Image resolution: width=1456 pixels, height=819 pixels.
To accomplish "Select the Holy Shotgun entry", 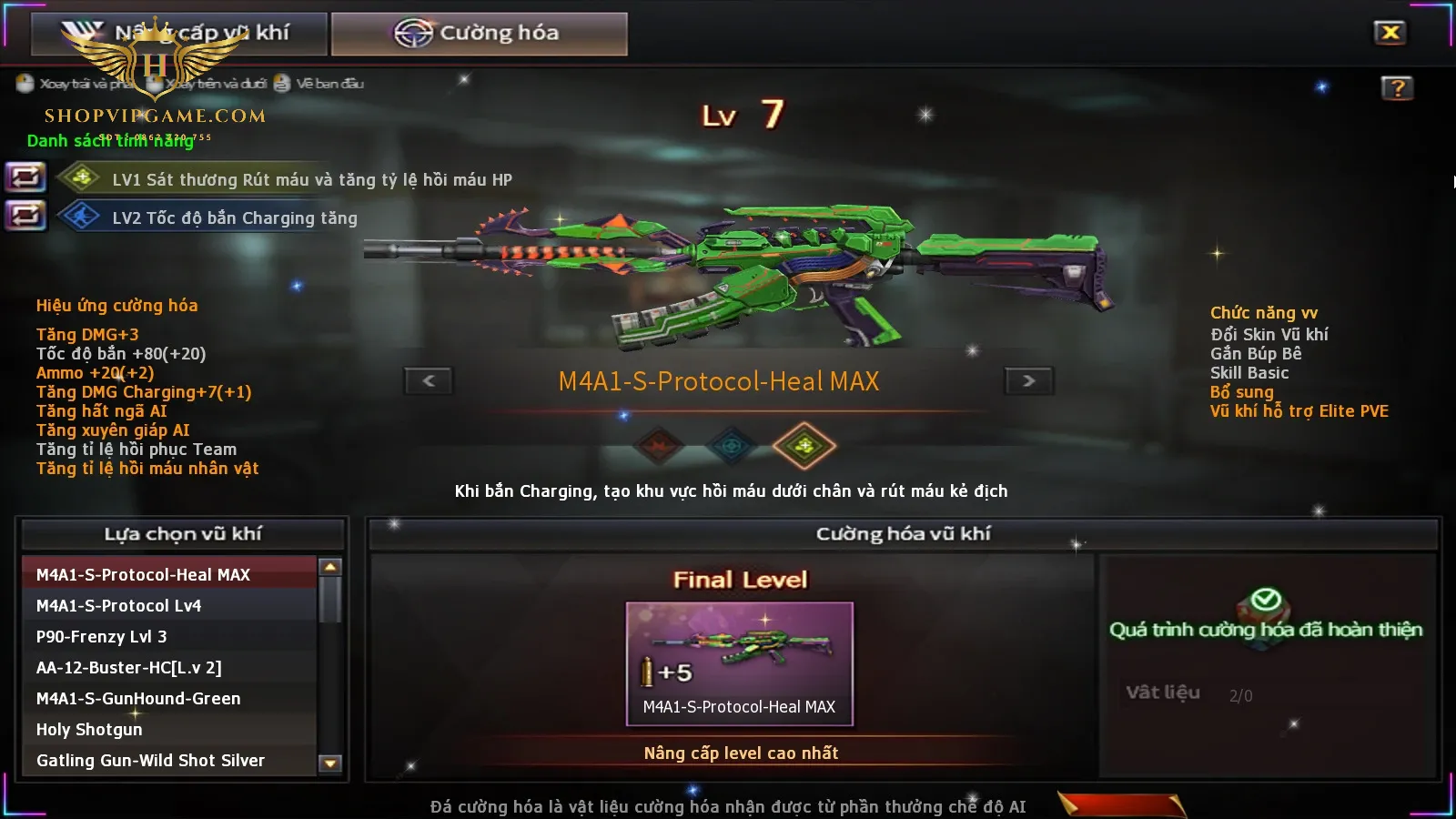I will click(x=169, y=730).
